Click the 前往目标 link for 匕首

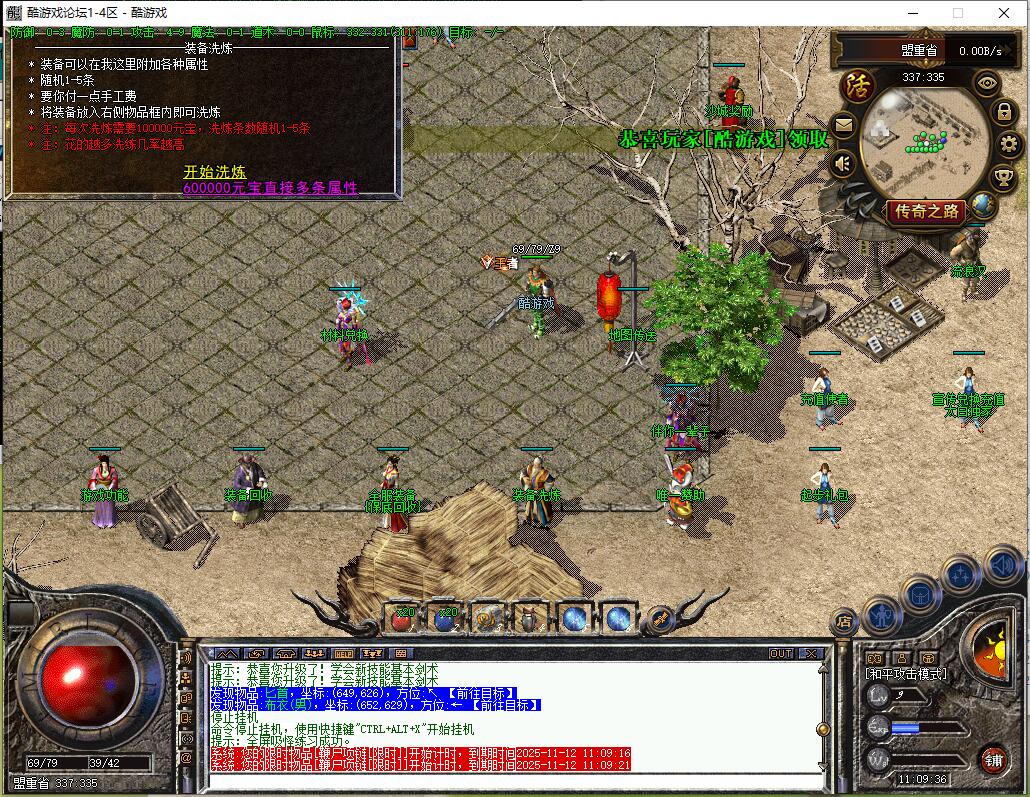pyautogui.click(x=480, y=693)
